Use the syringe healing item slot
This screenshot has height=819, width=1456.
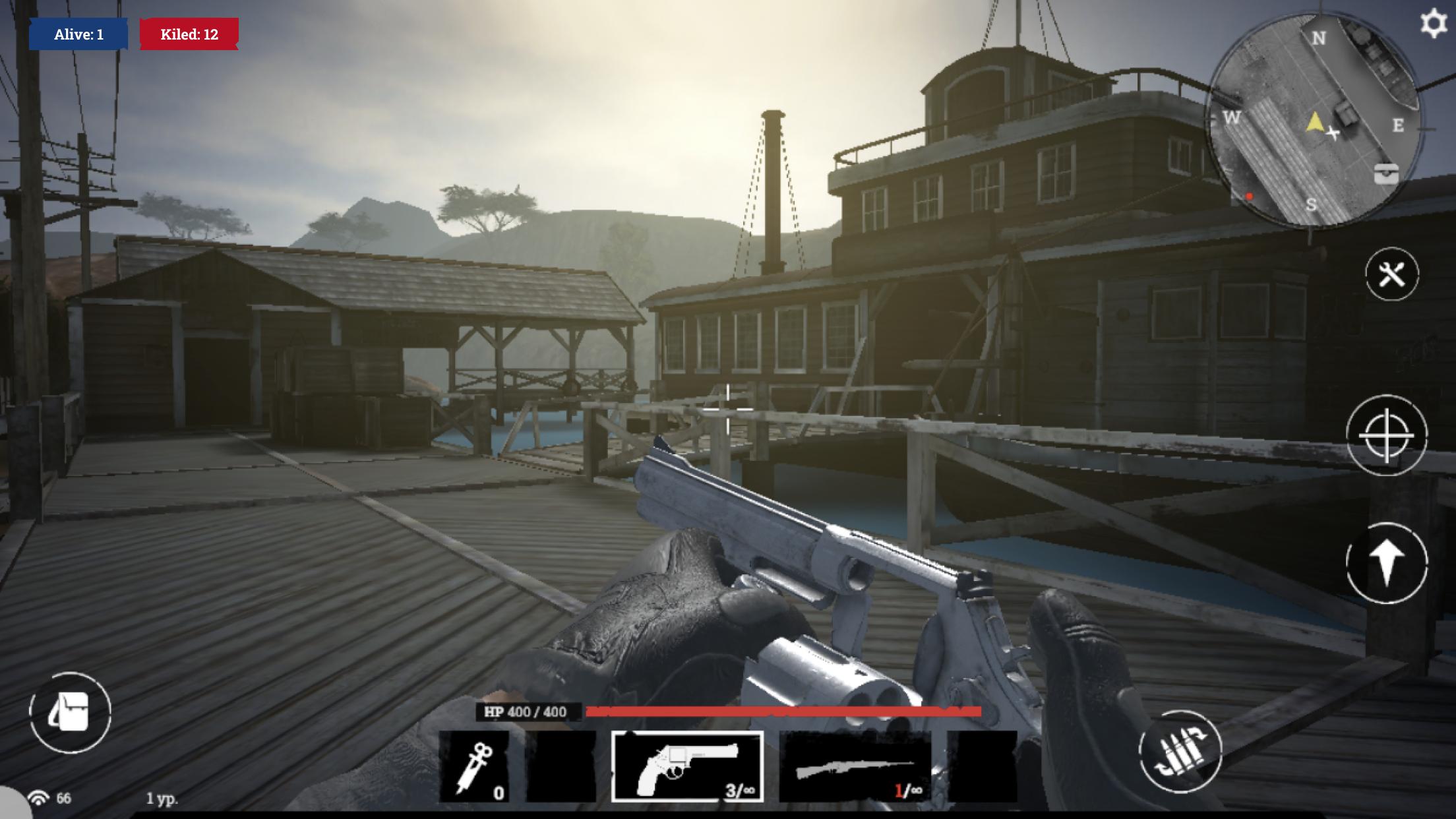coord(474,766)
